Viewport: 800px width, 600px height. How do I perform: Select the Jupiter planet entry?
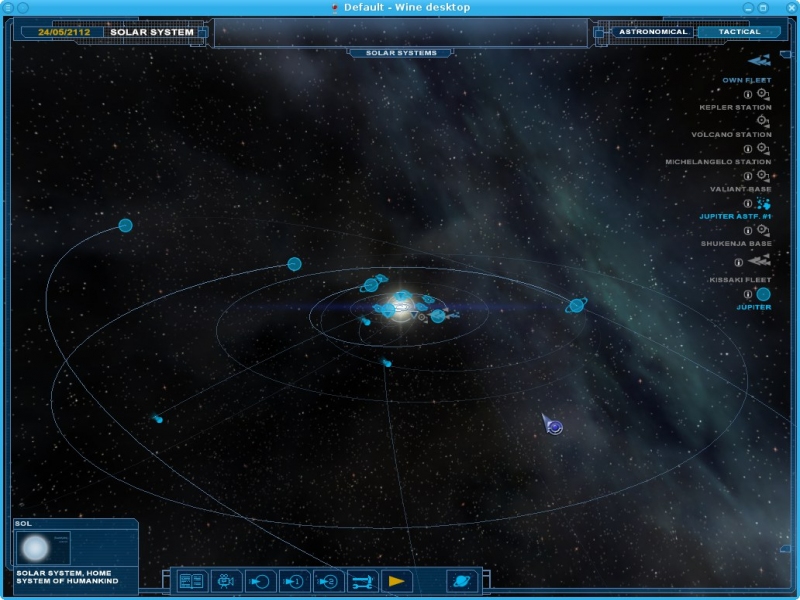tap(754, 307)
